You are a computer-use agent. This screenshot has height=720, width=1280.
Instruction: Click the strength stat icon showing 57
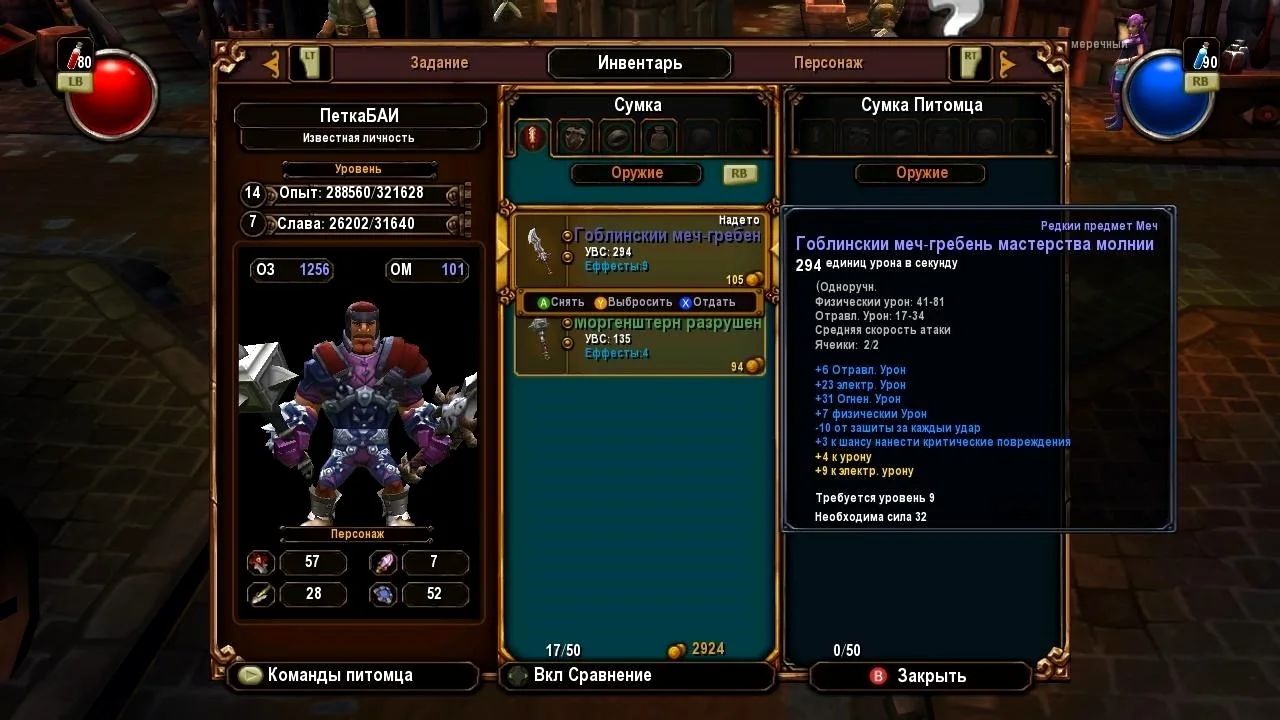[262, 563]
